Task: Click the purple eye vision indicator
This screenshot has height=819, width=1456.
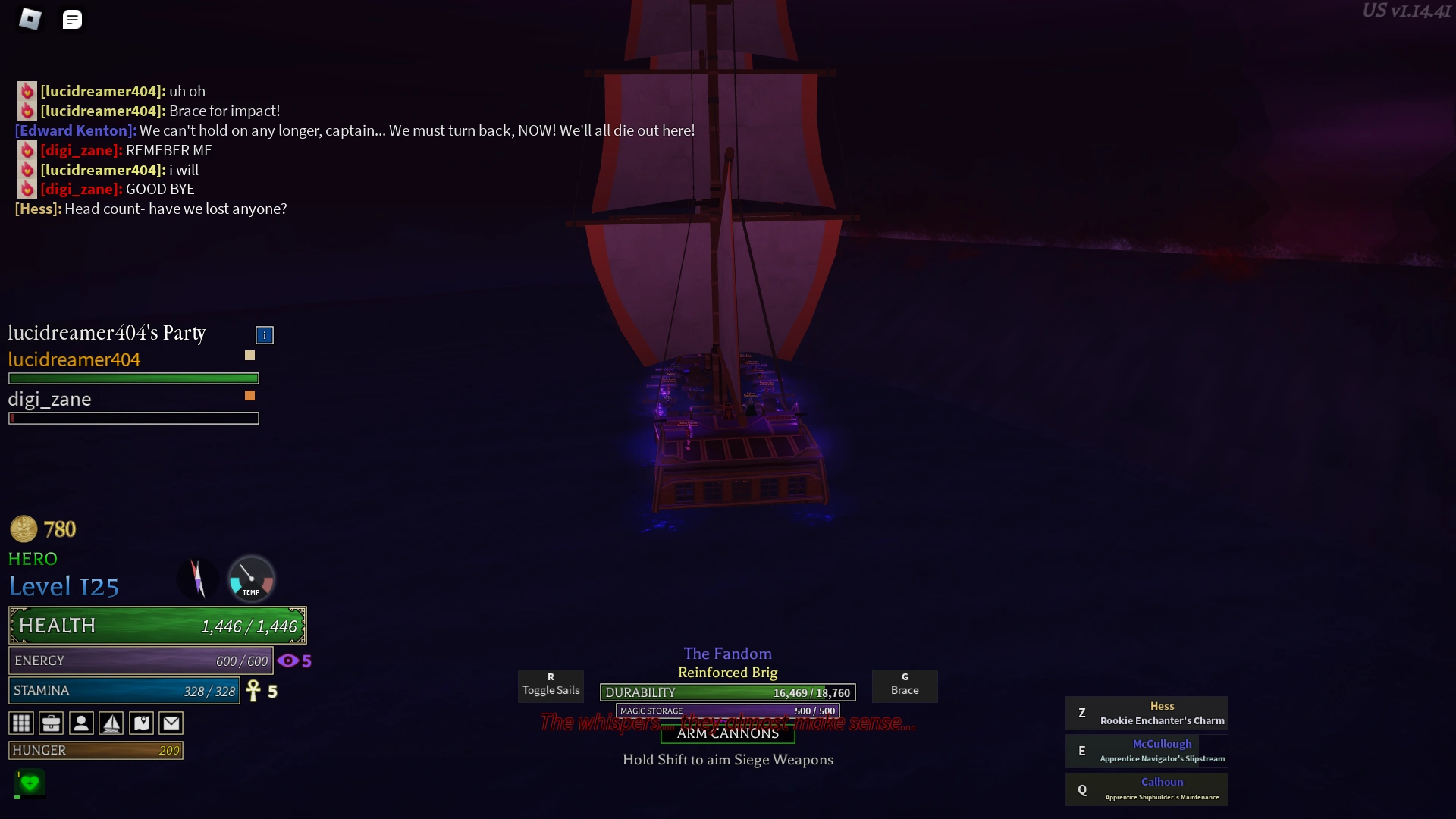Action: pos(288,661)
